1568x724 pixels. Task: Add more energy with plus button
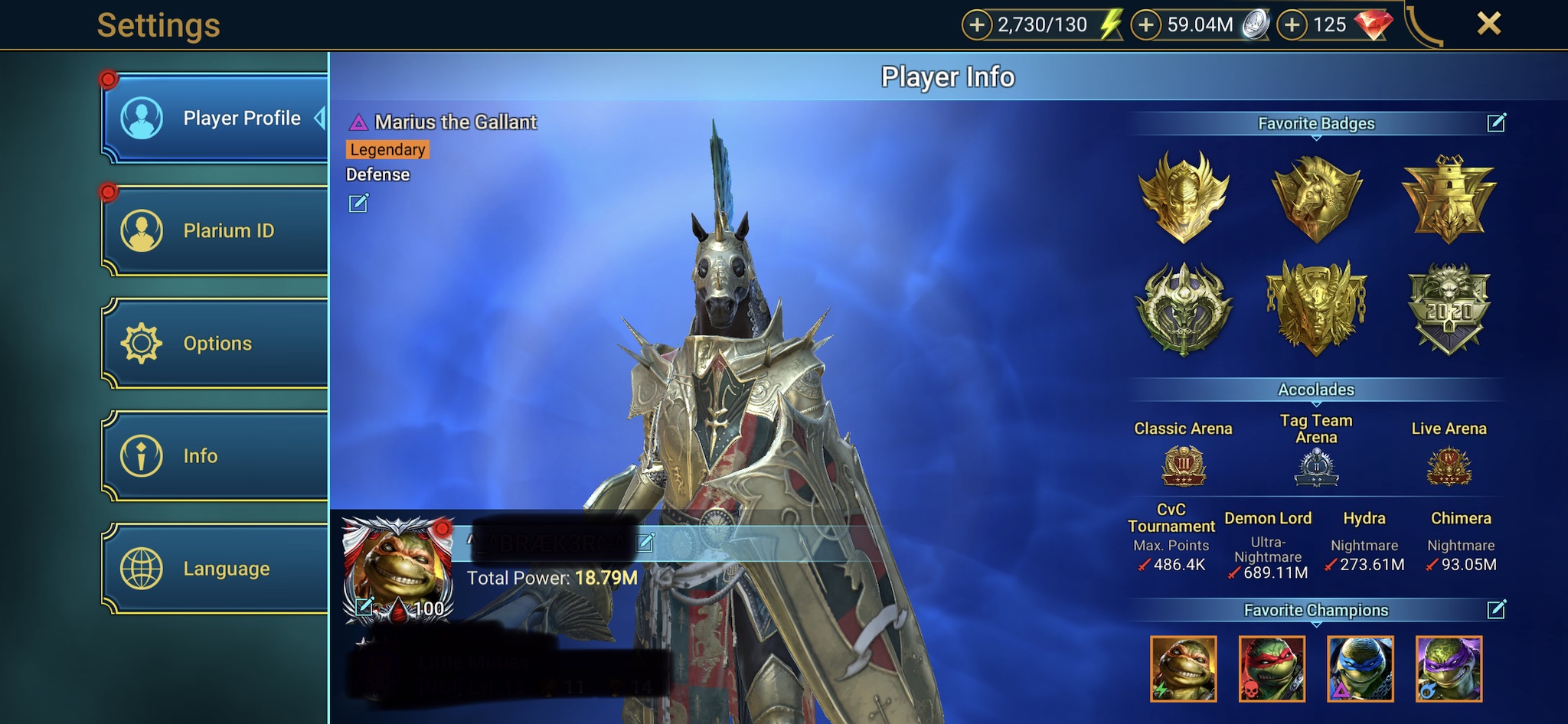coord(976,25)
